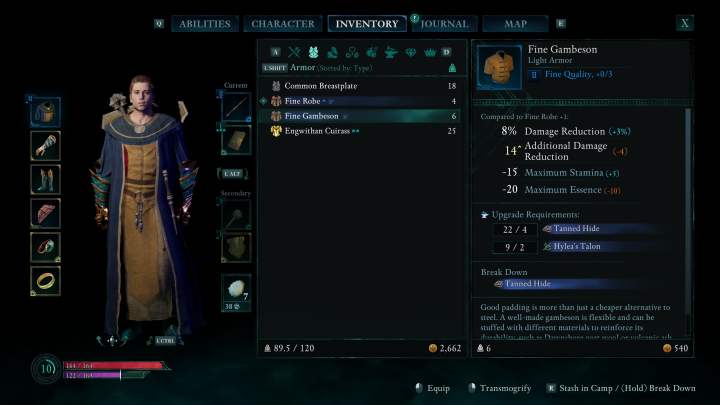Open the Abilities tab
Screen dimensions: 720x405
(204, 24)
